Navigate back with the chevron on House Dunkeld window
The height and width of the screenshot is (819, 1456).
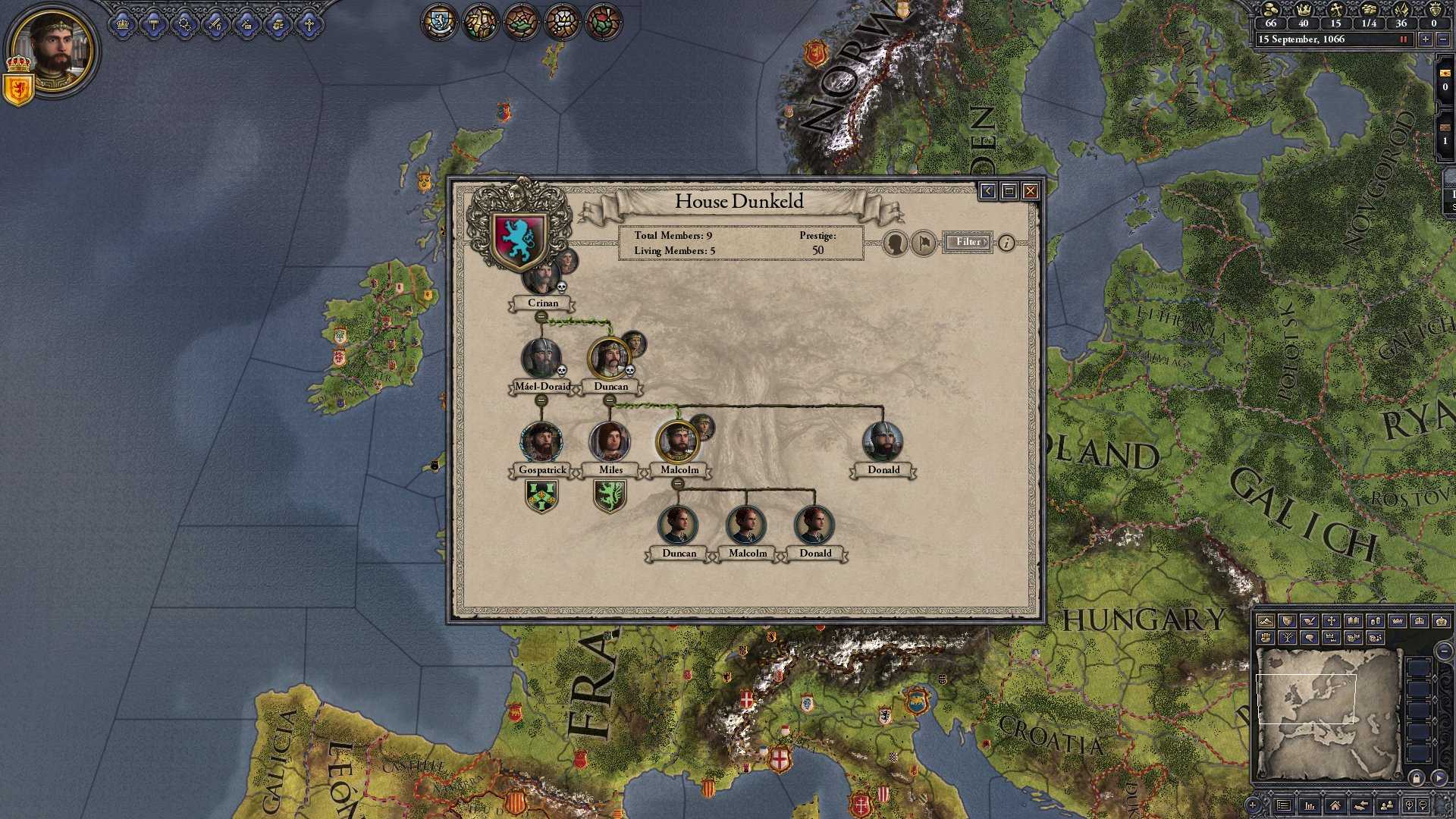pyautogui.click(x=988, y=191)
